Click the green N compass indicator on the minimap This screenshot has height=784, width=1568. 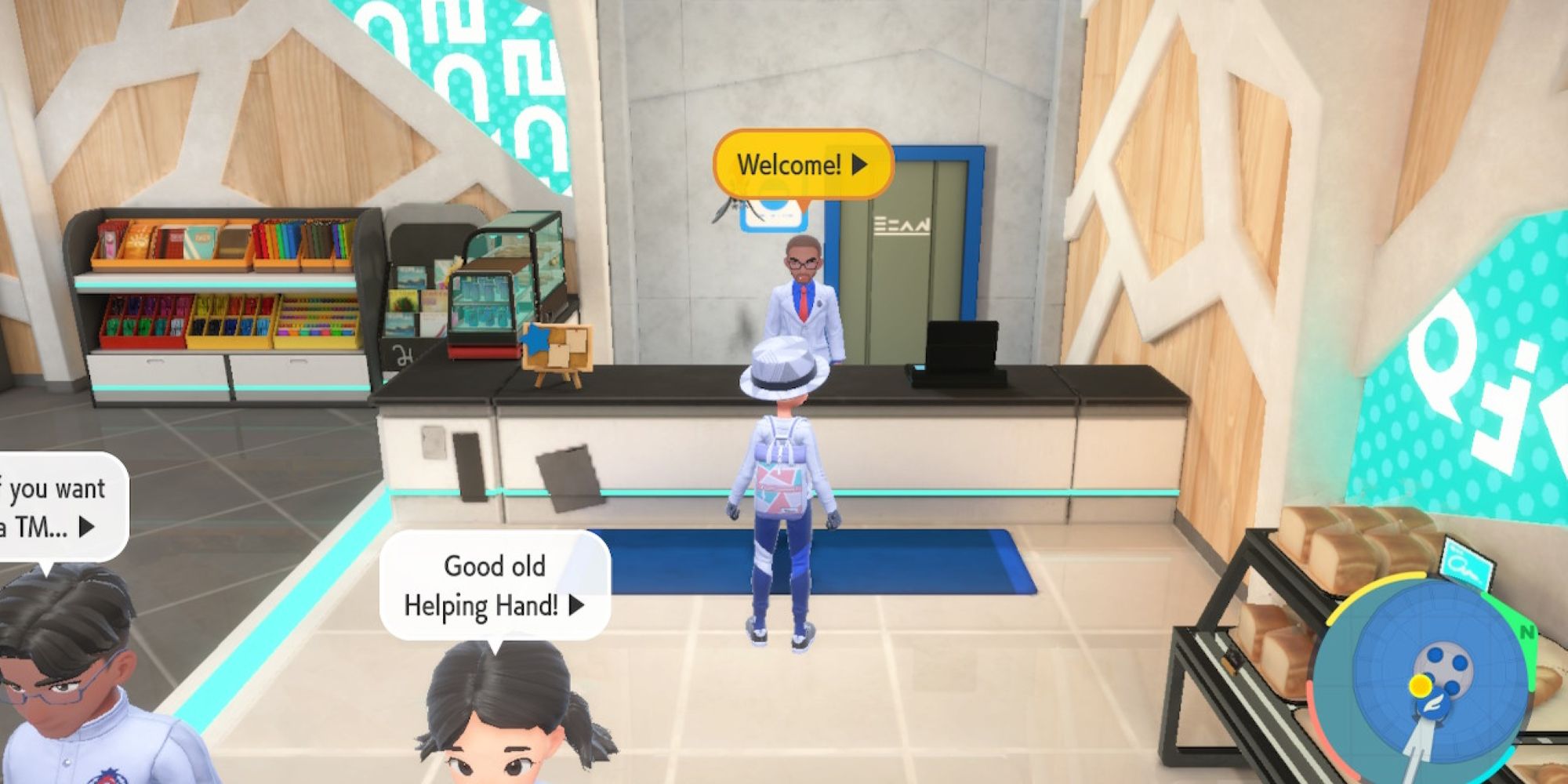tap(1527, 632)
